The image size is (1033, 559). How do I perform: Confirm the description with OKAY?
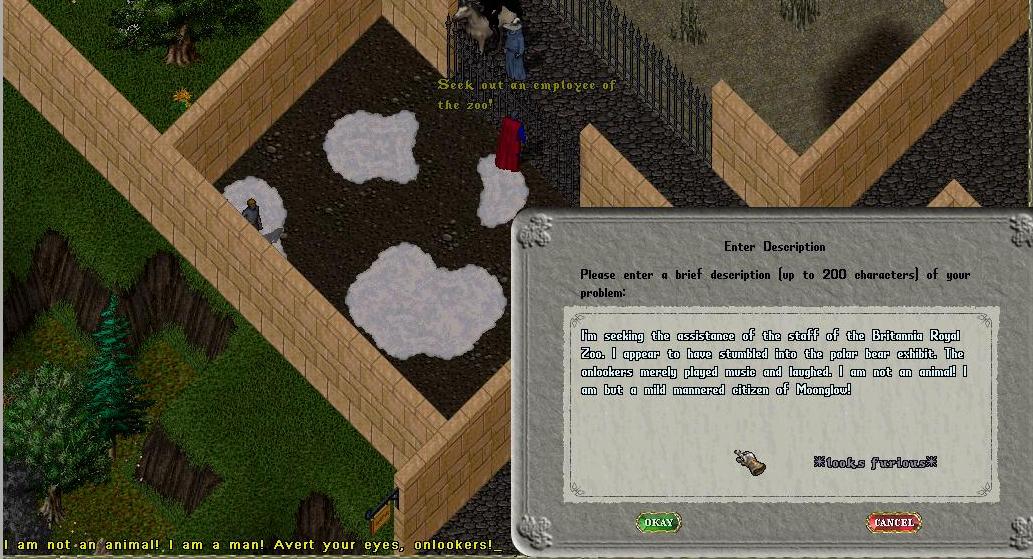[x=658, y=522]
